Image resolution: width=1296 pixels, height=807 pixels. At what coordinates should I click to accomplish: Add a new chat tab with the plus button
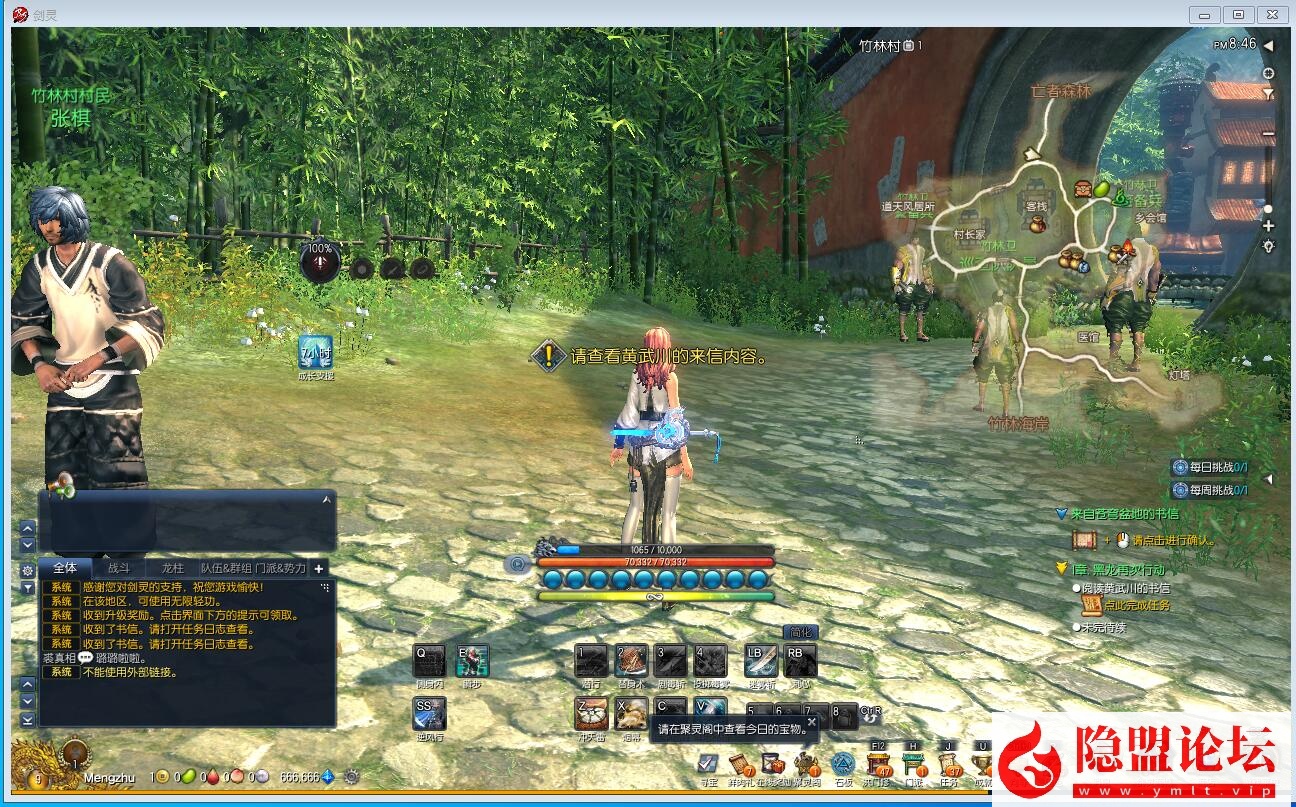click(319, 568)
